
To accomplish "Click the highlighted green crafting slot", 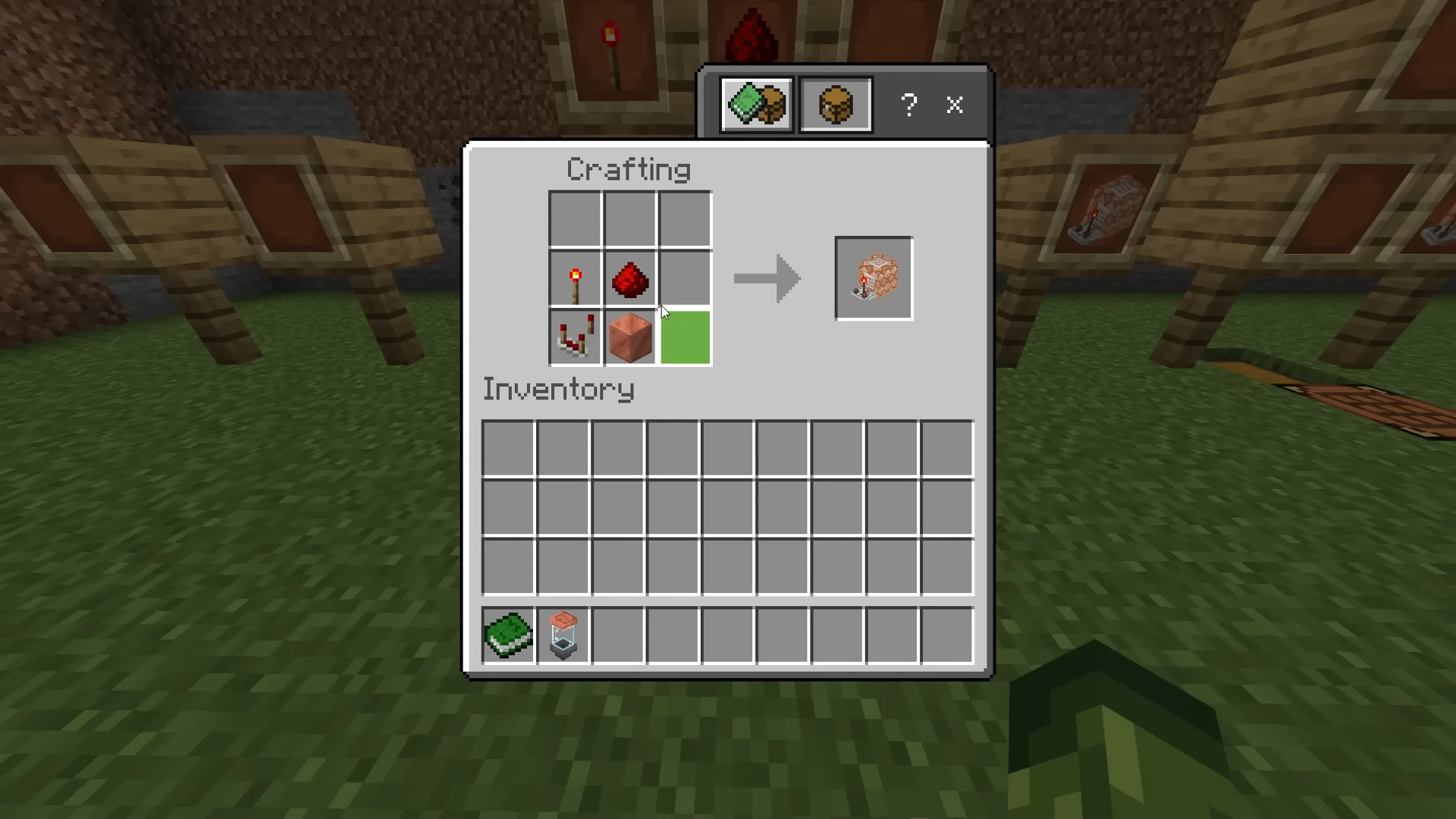I will (x=686, y=337).
